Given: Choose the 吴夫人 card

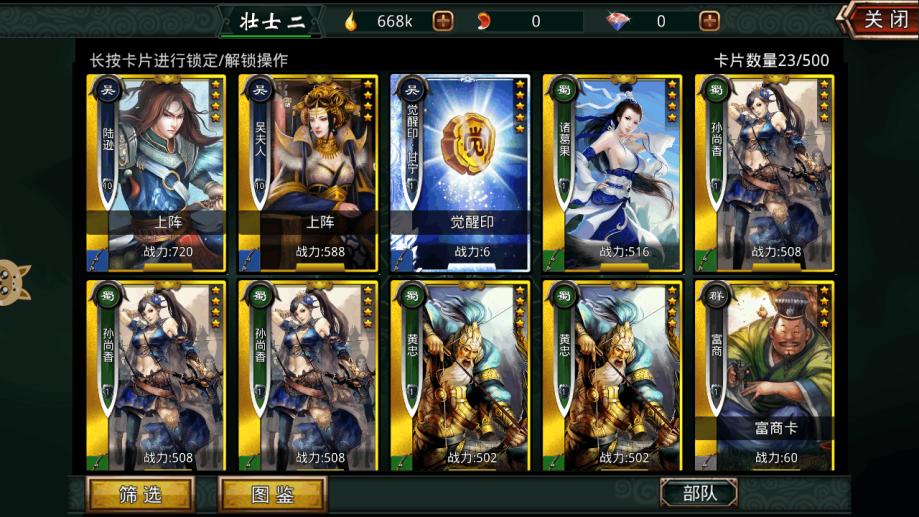Looking at the screenshot, I should click(307, 172).
